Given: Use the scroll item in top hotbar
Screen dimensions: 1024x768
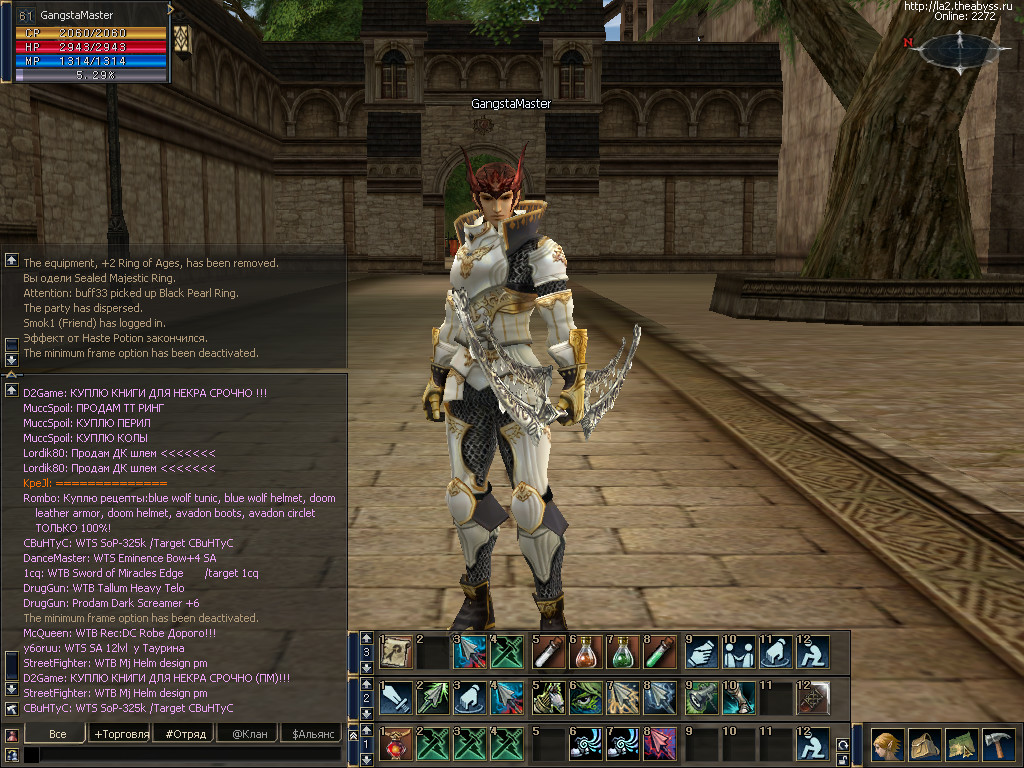Looking at the screenshot, I should pos(396,652).
